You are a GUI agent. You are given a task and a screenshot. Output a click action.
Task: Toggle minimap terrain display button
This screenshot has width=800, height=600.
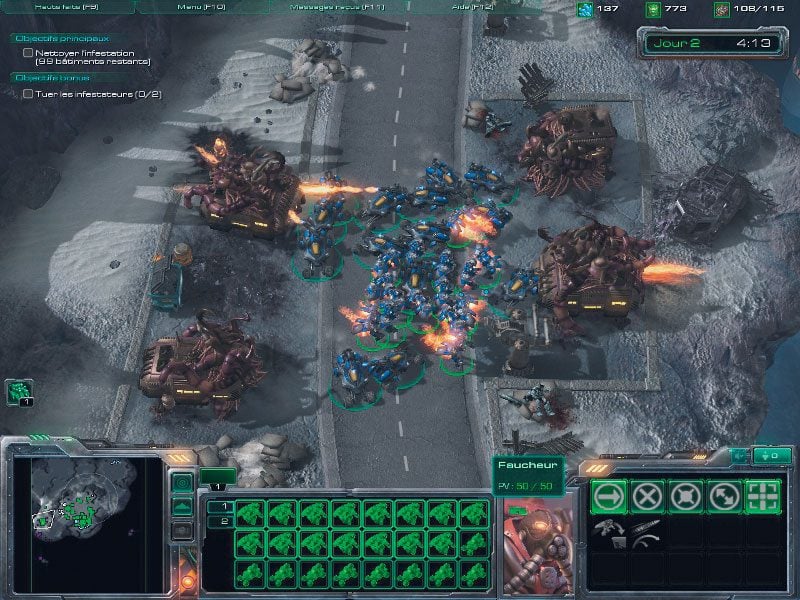182,507
